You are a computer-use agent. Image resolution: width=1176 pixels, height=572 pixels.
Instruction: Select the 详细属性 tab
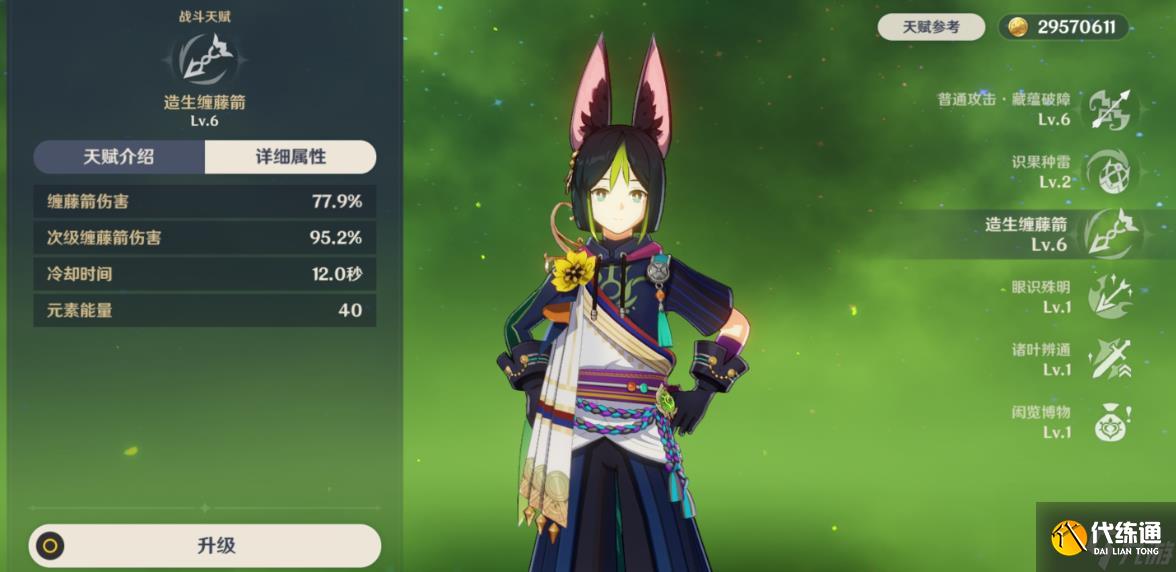(290, 157)
